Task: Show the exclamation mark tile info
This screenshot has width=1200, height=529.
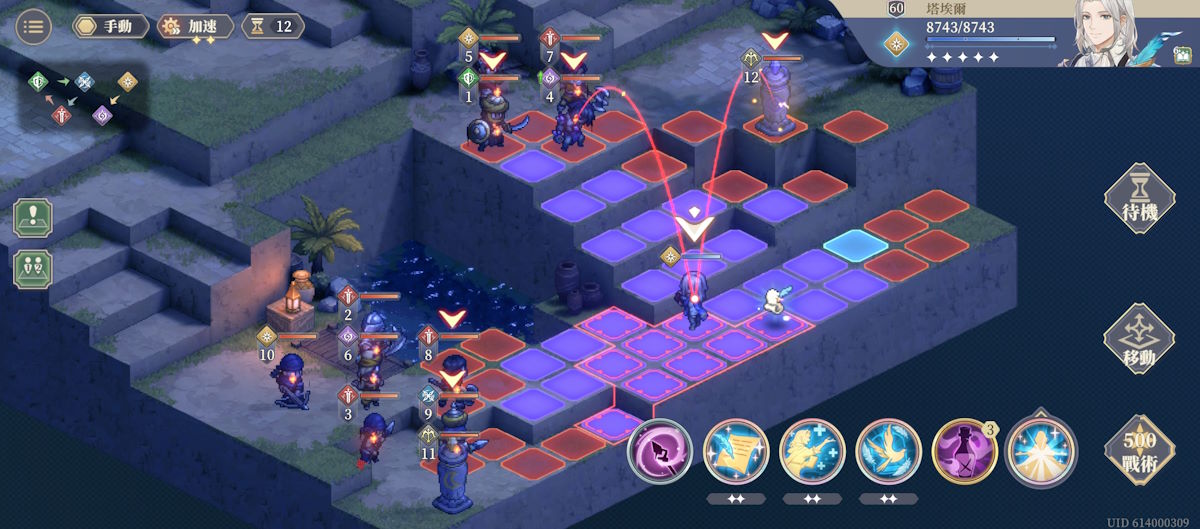Action: tap(33, 218)
